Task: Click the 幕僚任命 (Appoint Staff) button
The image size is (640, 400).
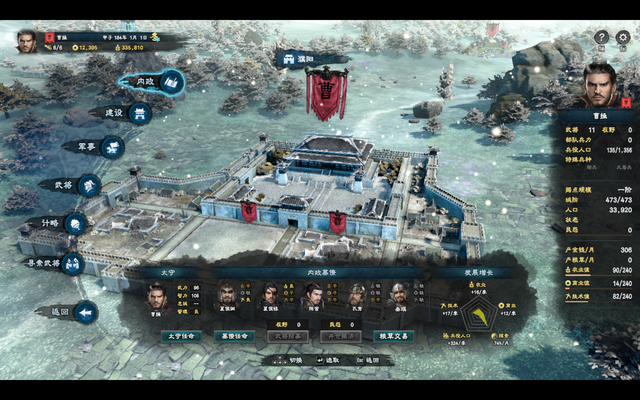Action: 232,336
